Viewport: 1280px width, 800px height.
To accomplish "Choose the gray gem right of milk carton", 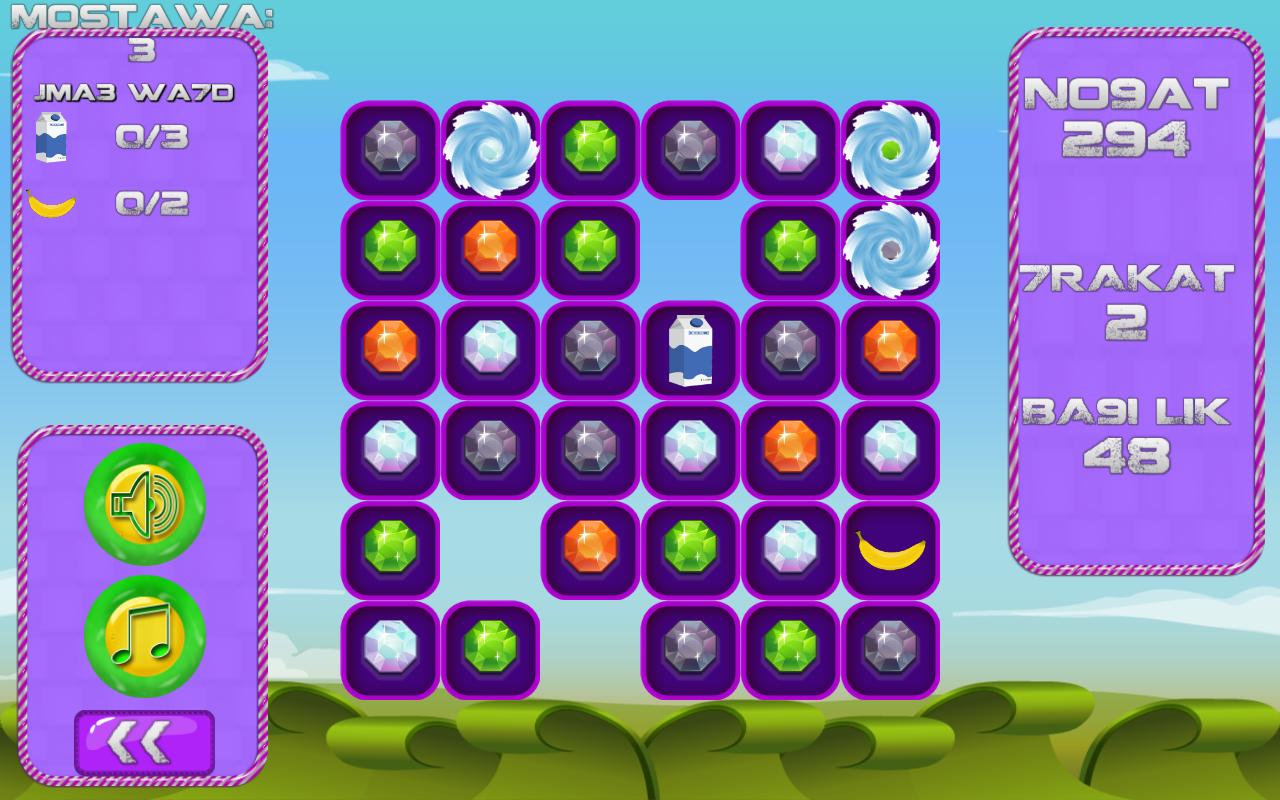I will [790, 350].
